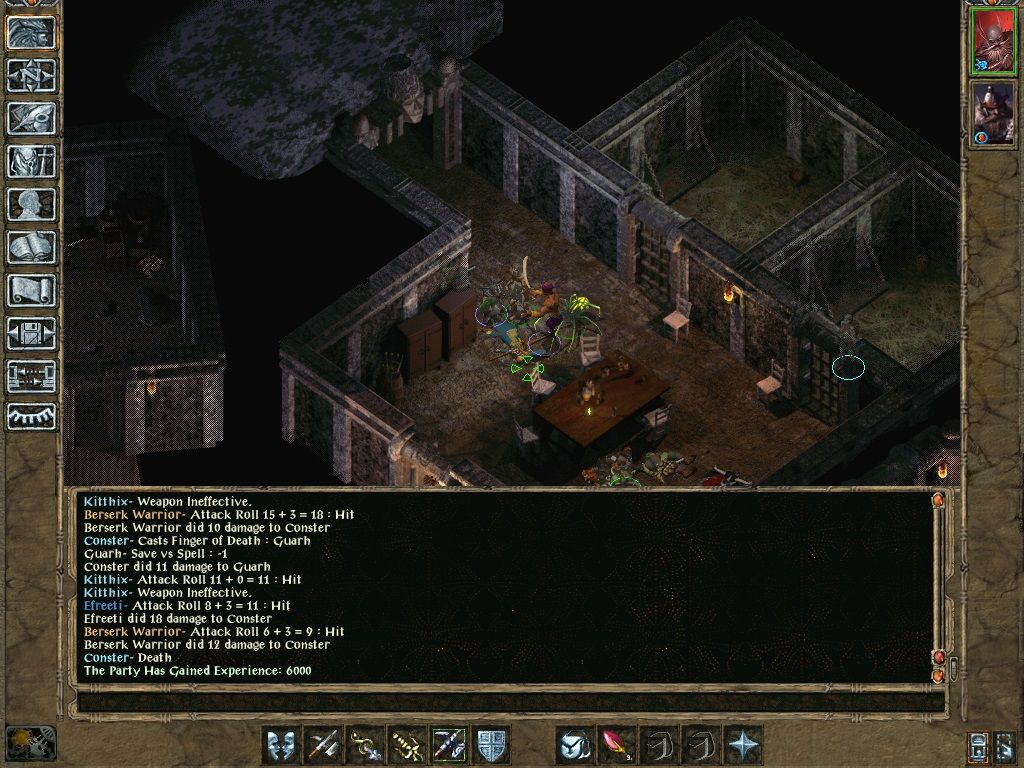
Task: Open the journal with the quill icon
Action: click(32, 118)
